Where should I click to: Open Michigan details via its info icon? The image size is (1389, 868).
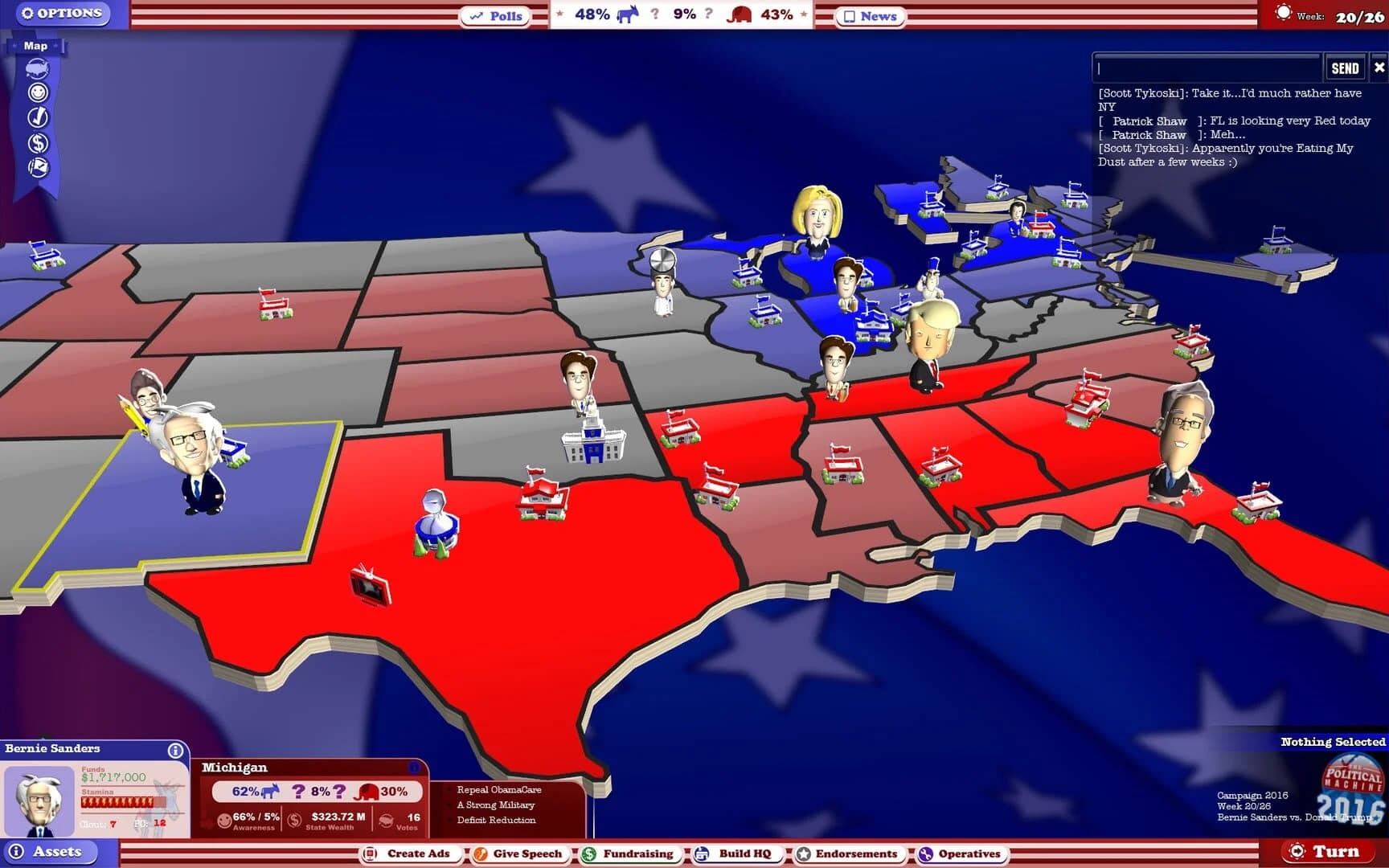(x=414, y=768)
